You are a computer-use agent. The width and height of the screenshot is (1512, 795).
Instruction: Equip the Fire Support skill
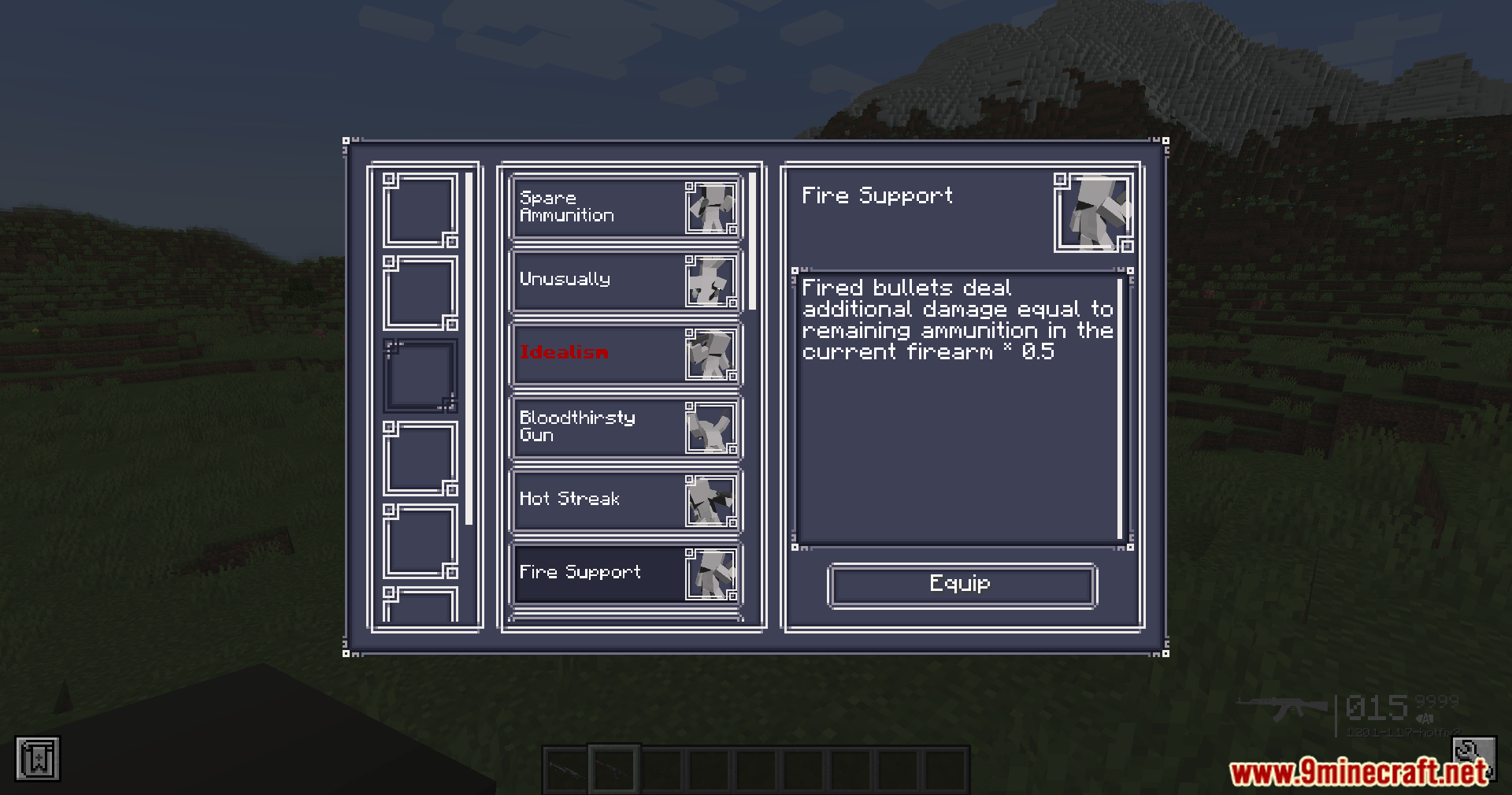pos(962,585)
